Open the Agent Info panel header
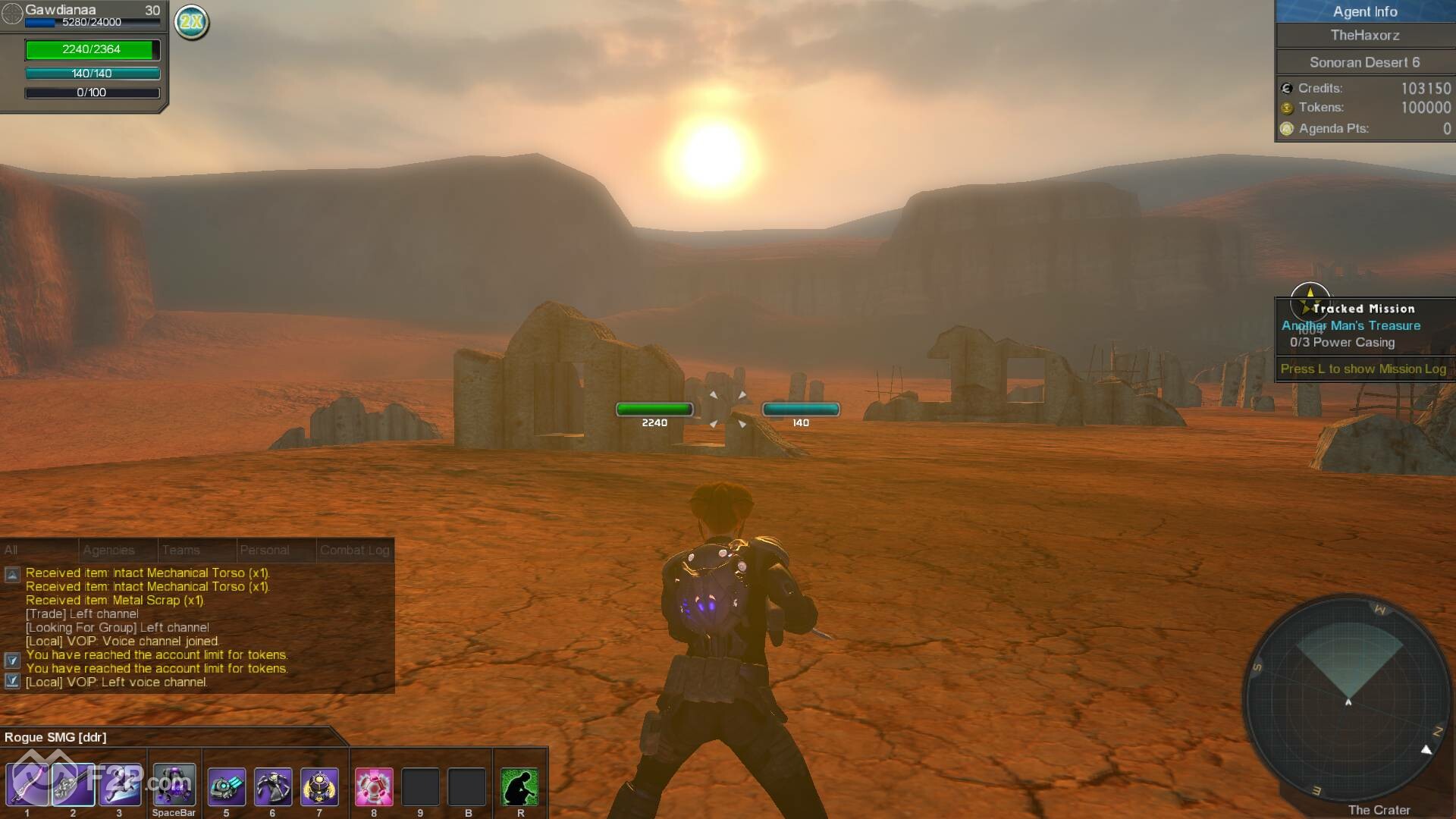The width and height of the screenshot is (1456, 819). (1364, 11)
